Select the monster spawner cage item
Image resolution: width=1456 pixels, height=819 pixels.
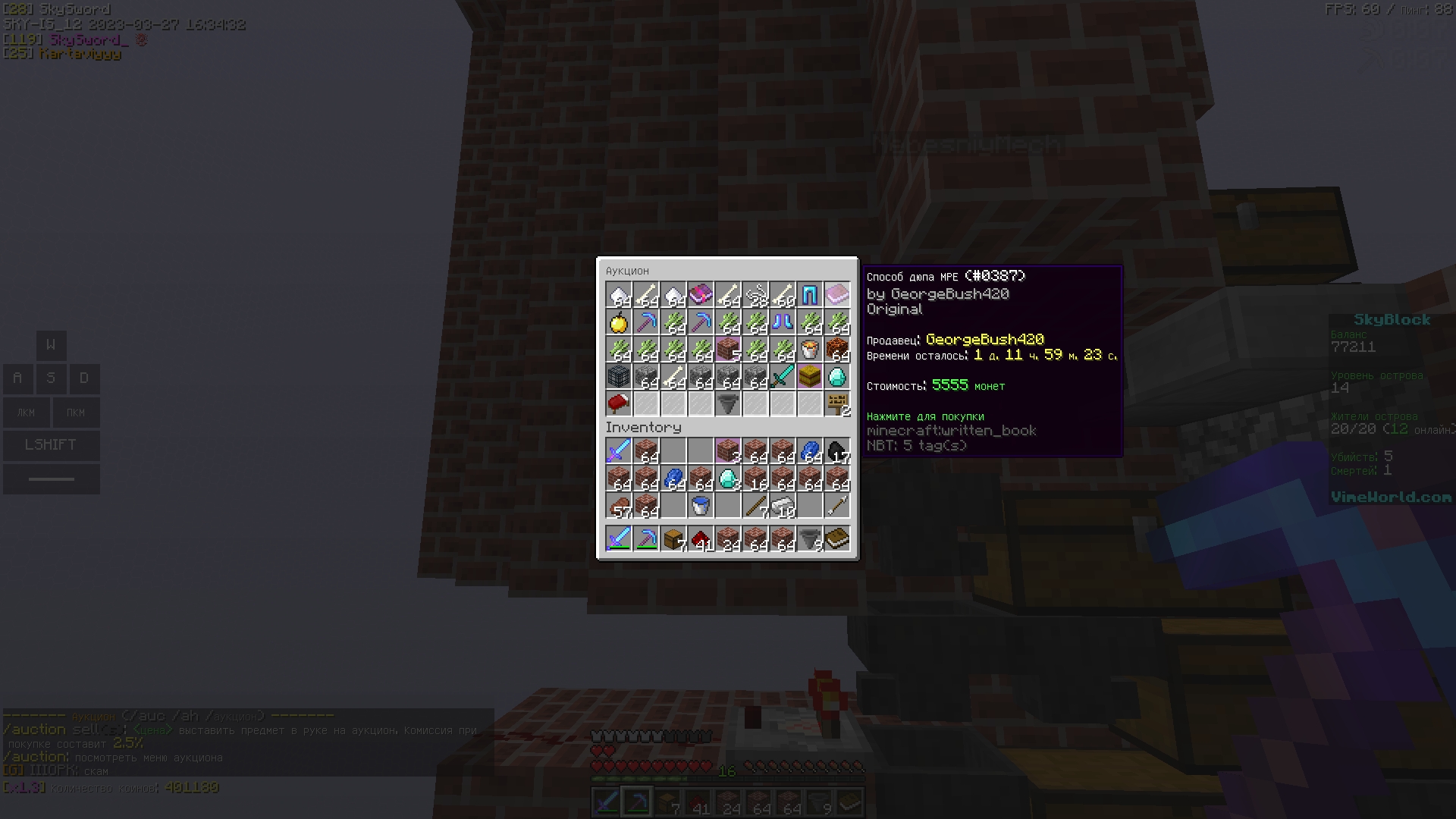click(x=619, y=377)
